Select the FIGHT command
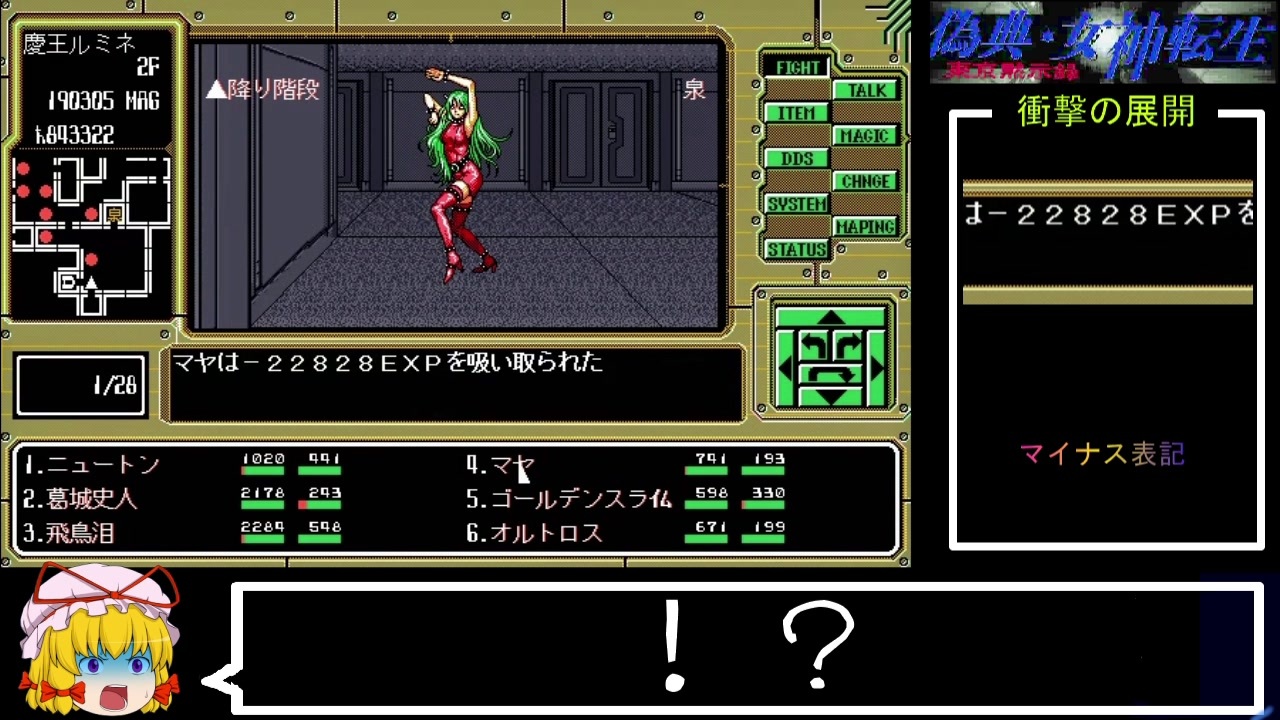This screenshot has height=720, width=1280. click(796, 67)
